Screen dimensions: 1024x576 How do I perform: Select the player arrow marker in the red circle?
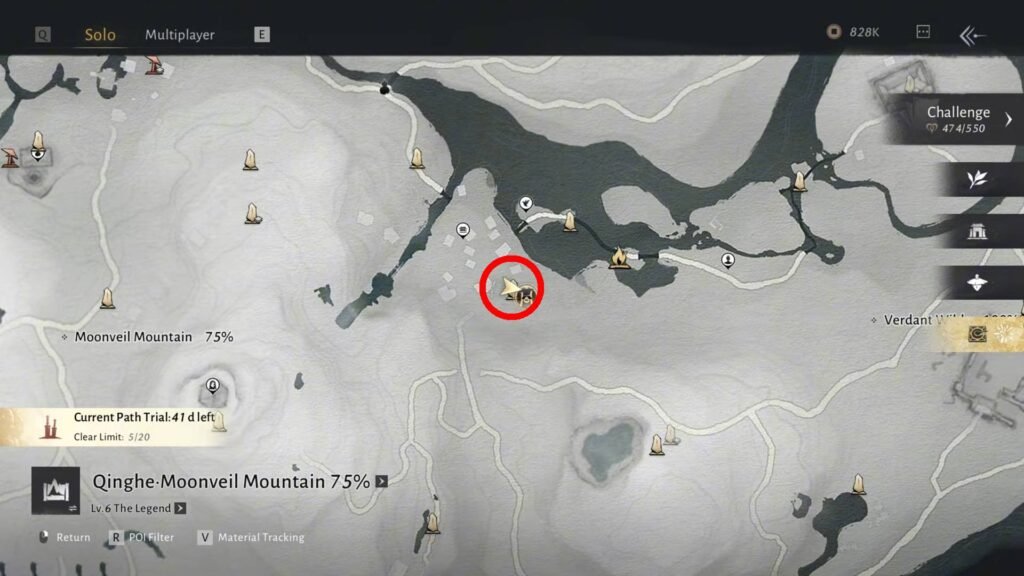click(x=511, y=289)
